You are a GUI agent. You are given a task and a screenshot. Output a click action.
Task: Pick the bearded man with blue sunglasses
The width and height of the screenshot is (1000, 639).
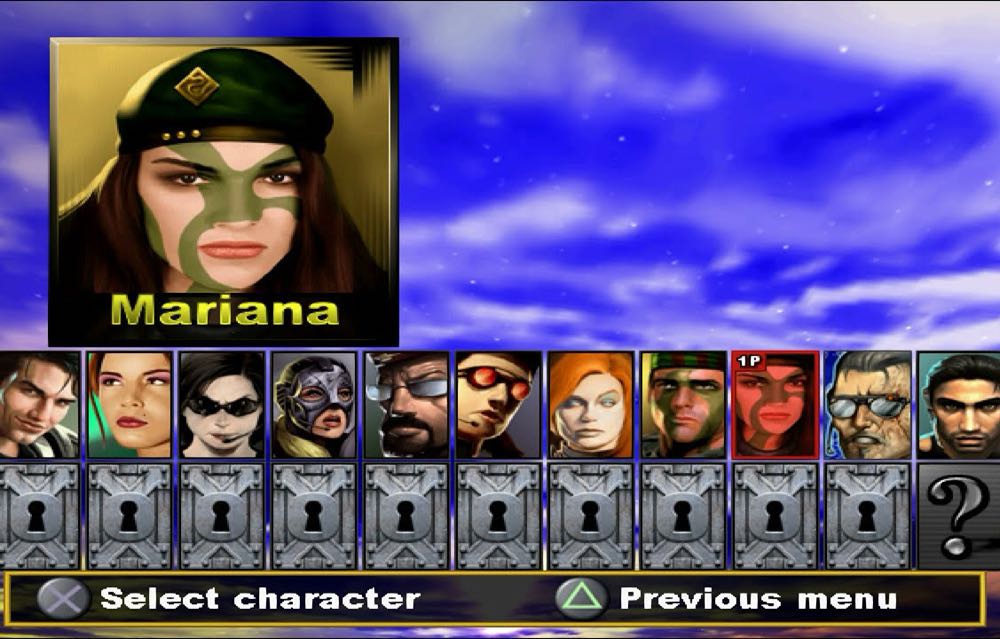point(406,405)
